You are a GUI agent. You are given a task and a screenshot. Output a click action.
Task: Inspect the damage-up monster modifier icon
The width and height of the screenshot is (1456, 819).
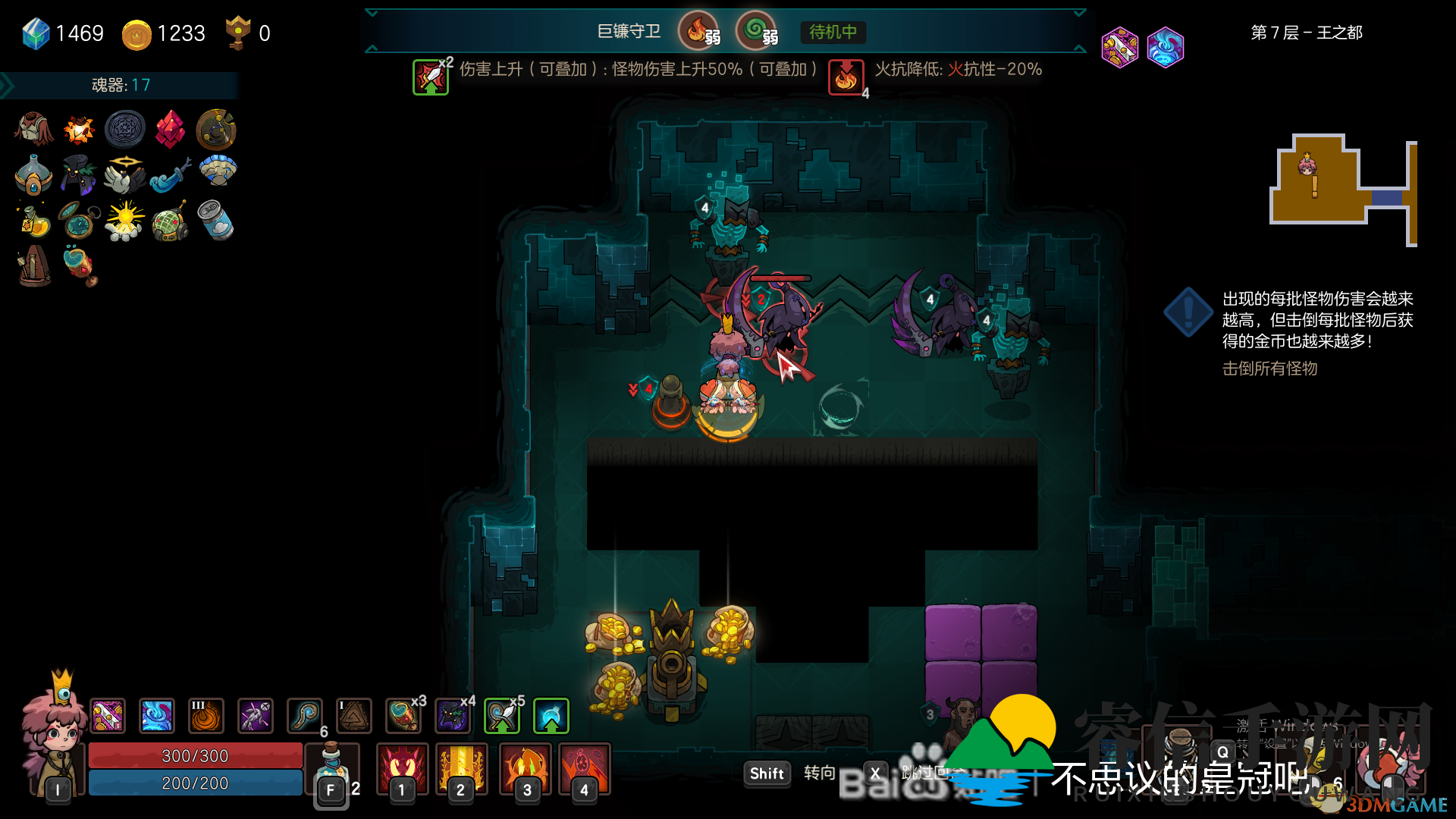coord(431,77)
